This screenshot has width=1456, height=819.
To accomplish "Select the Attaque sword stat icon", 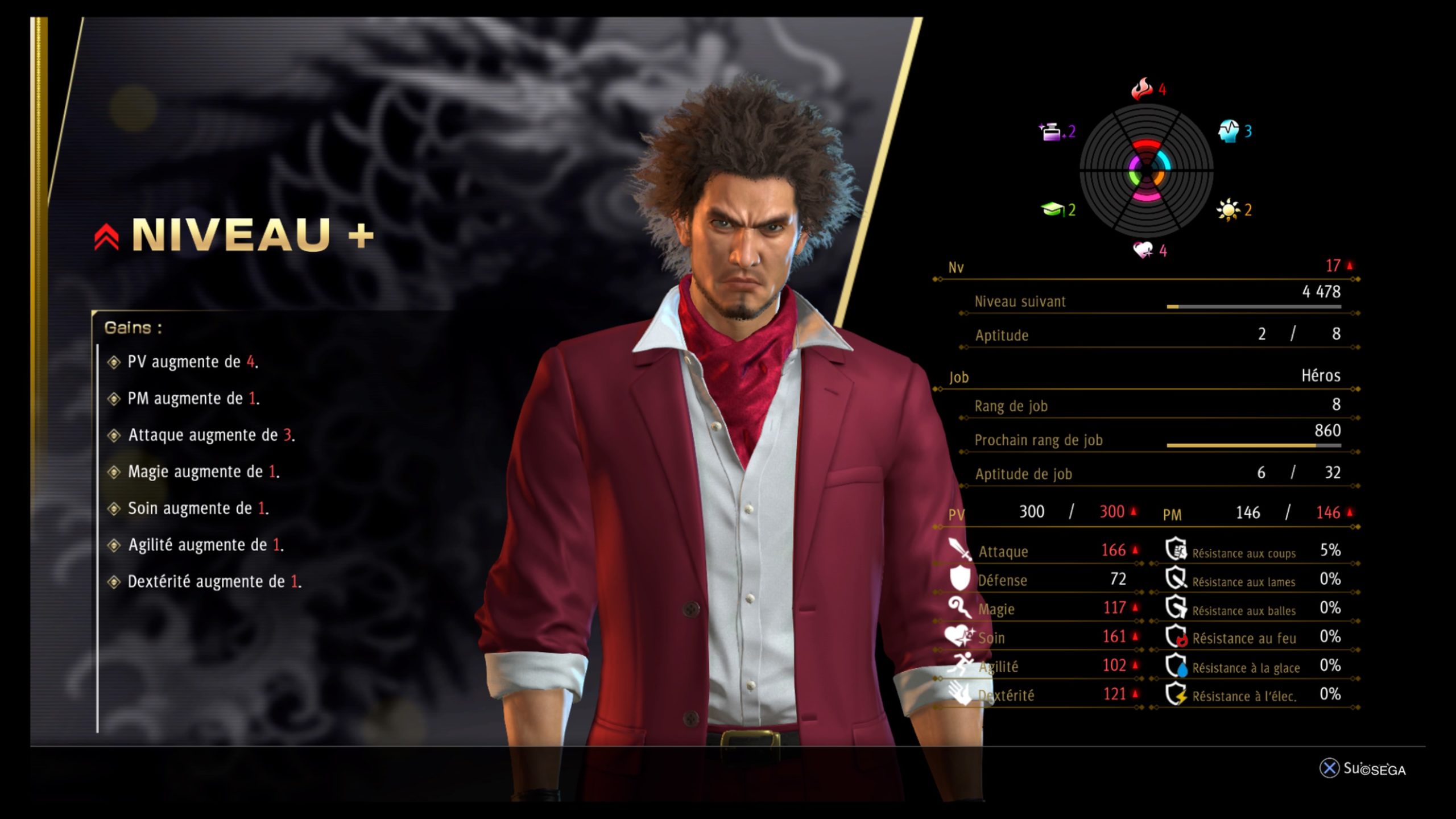I will [960, 550].
